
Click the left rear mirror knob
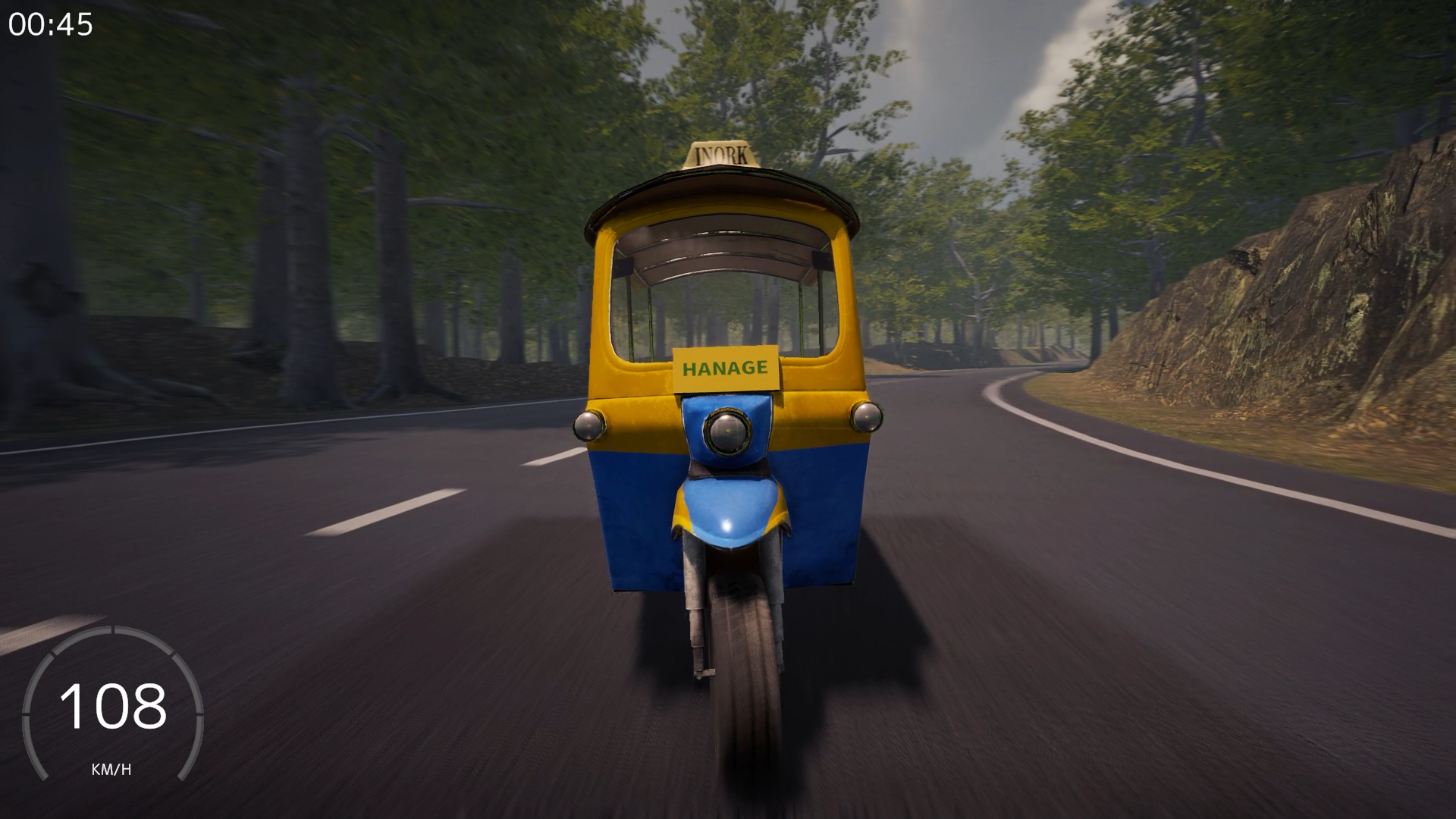pyautogui.click(x=590, y=425)
